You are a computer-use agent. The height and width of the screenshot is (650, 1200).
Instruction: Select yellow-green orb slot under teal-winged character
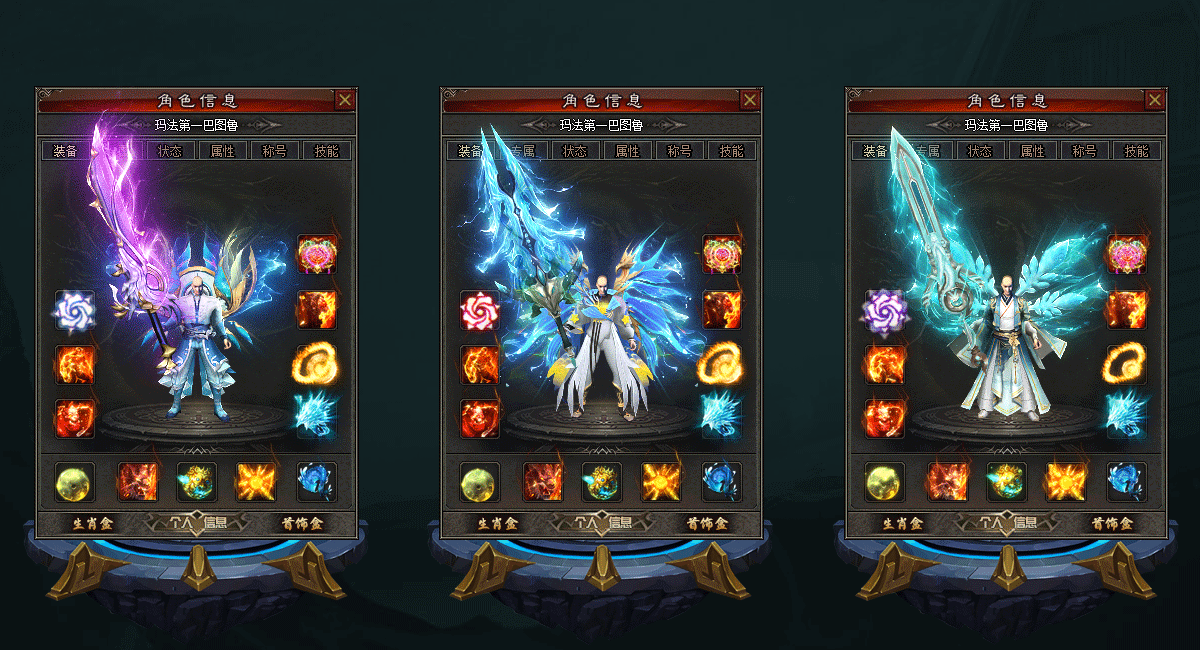[885, 481]
